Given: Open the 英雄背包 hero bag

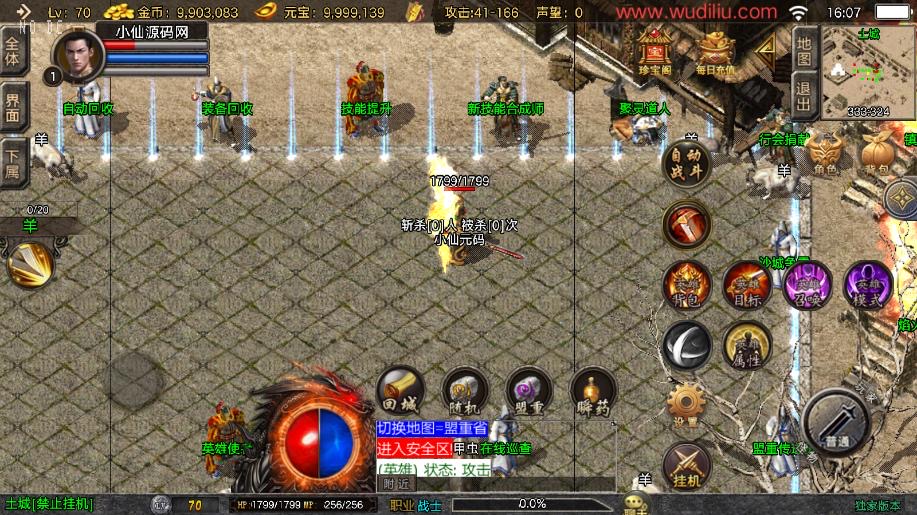Looking at the screenshot, I should [686, 283].
